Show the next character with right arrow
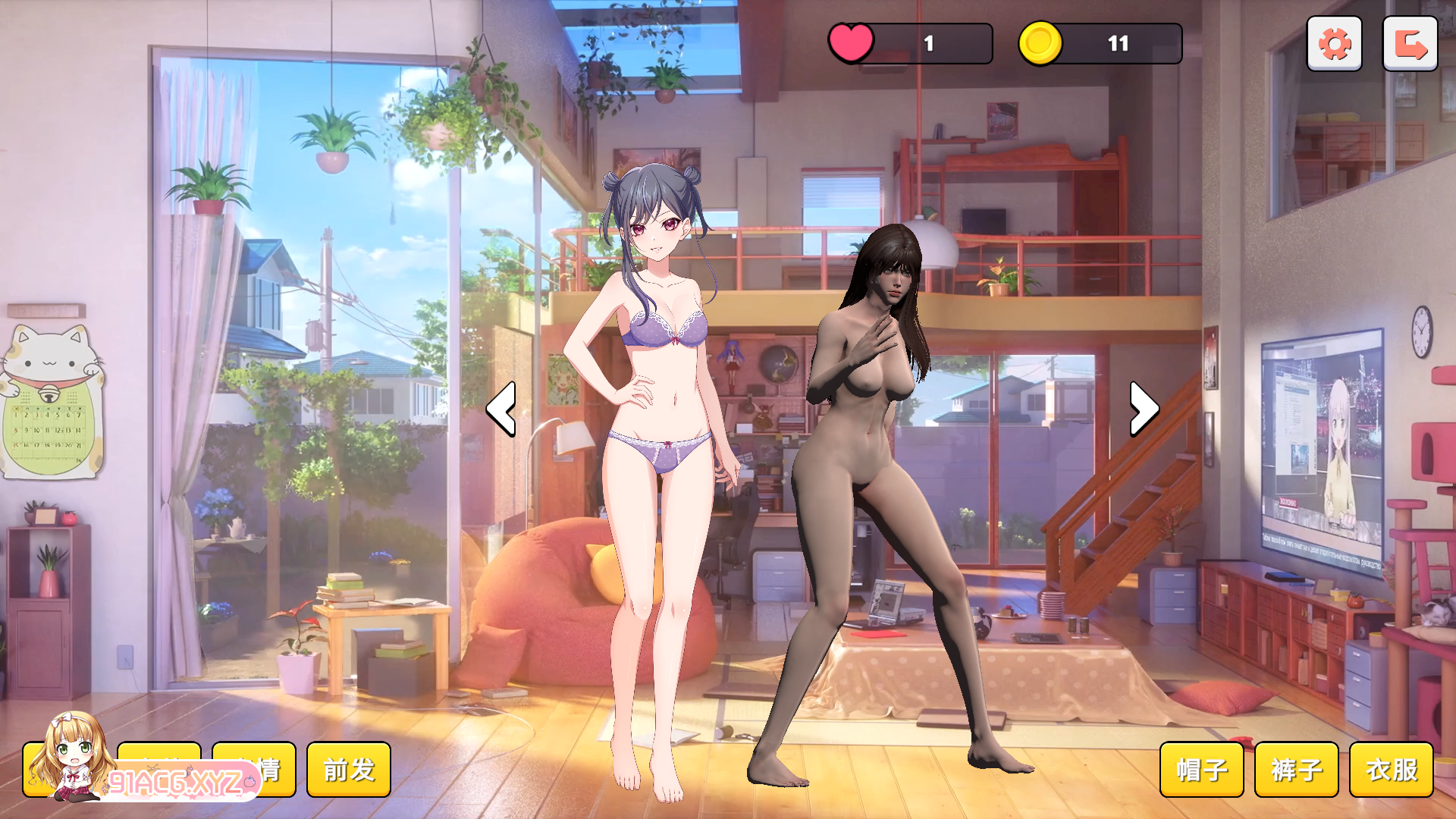 [1144, 409]
